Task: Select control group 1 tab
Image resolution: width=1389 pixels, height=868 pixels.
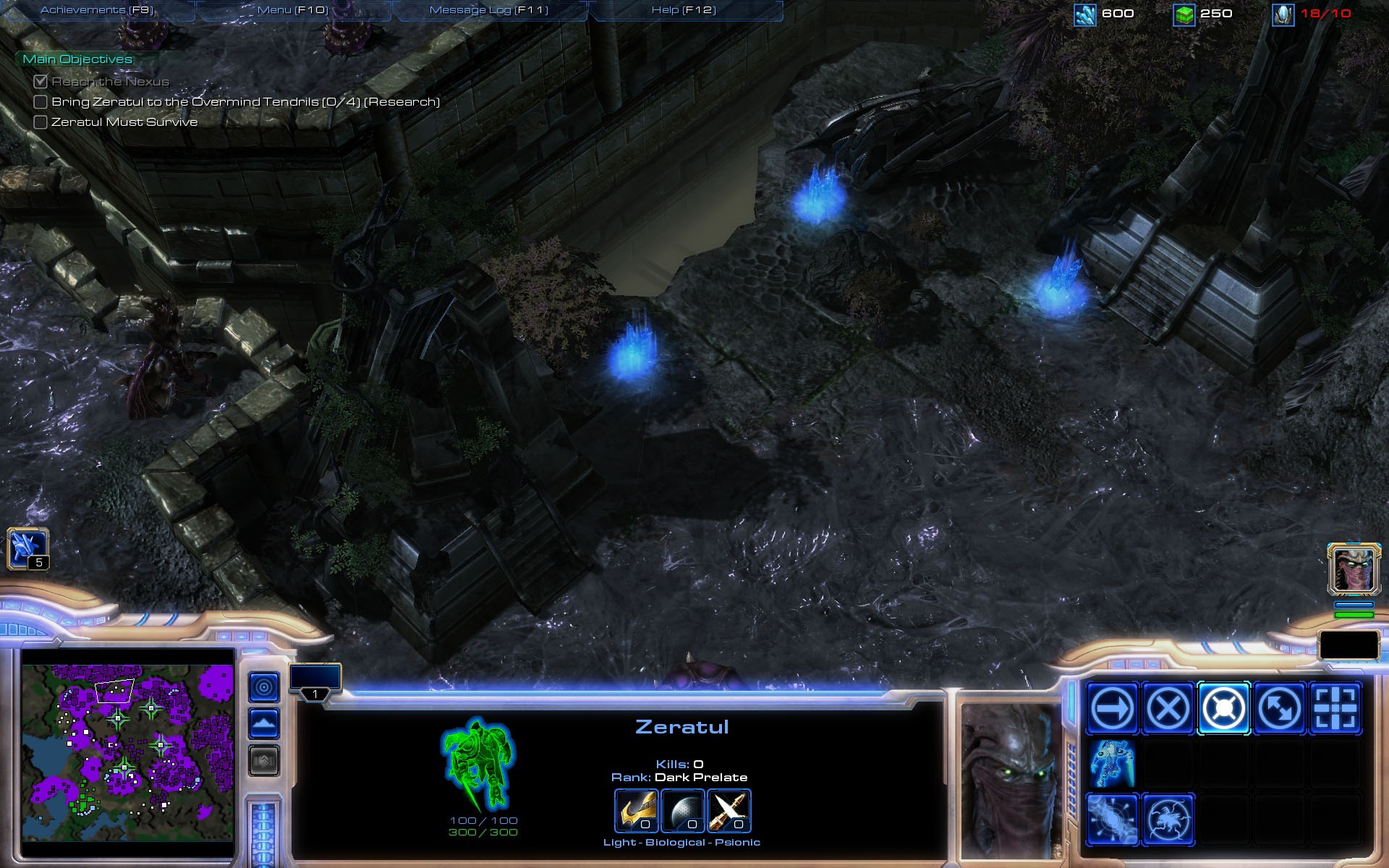Action: coord(315,681)
